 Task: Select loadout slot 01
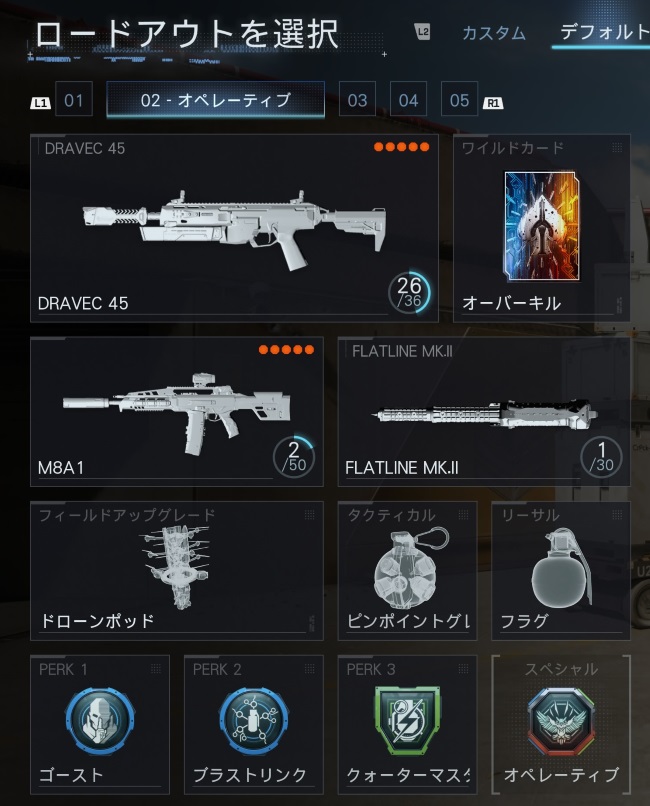(73, 100)
